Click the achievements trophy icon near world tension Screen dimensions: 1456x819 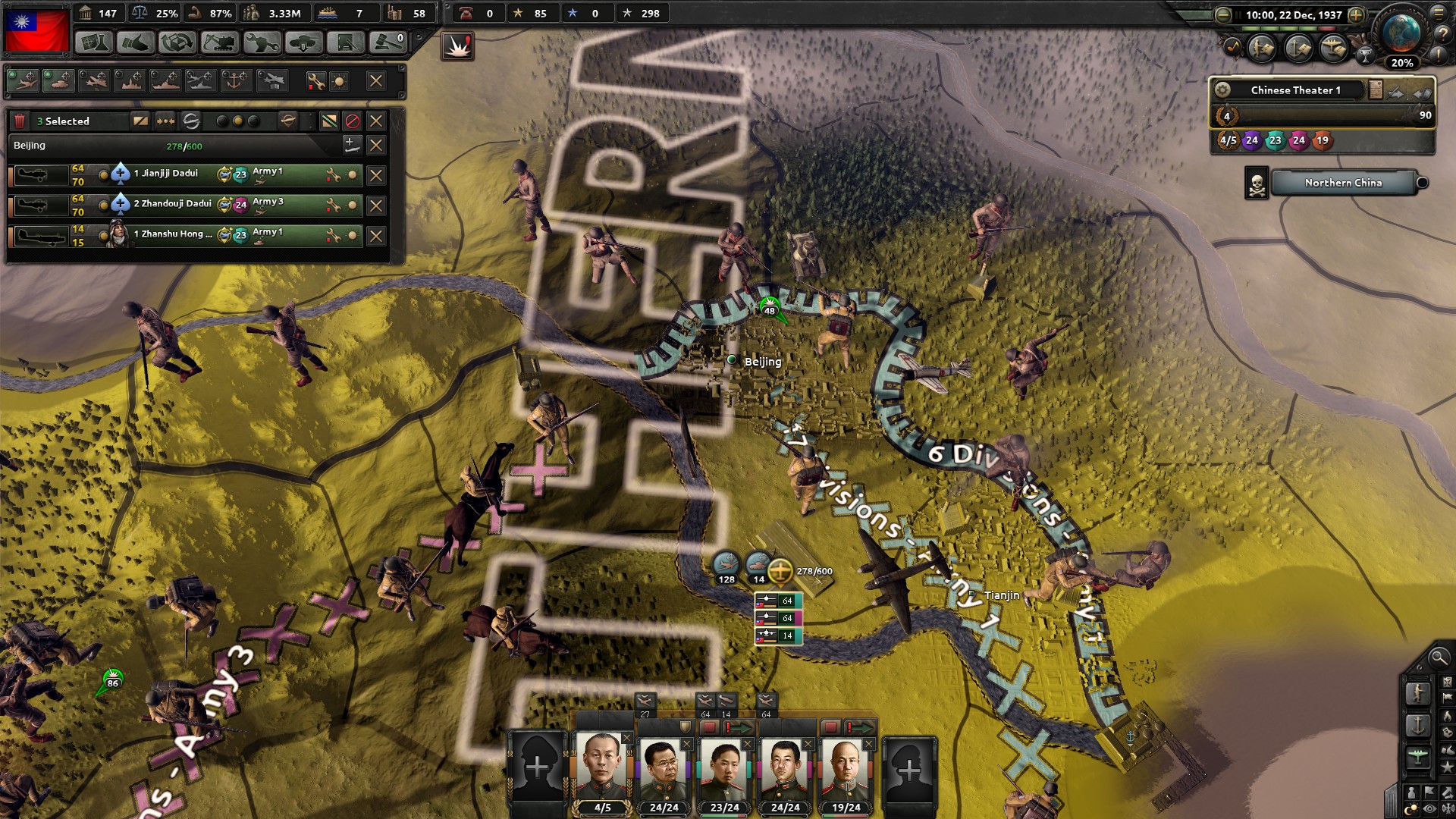coord(1366,56)
